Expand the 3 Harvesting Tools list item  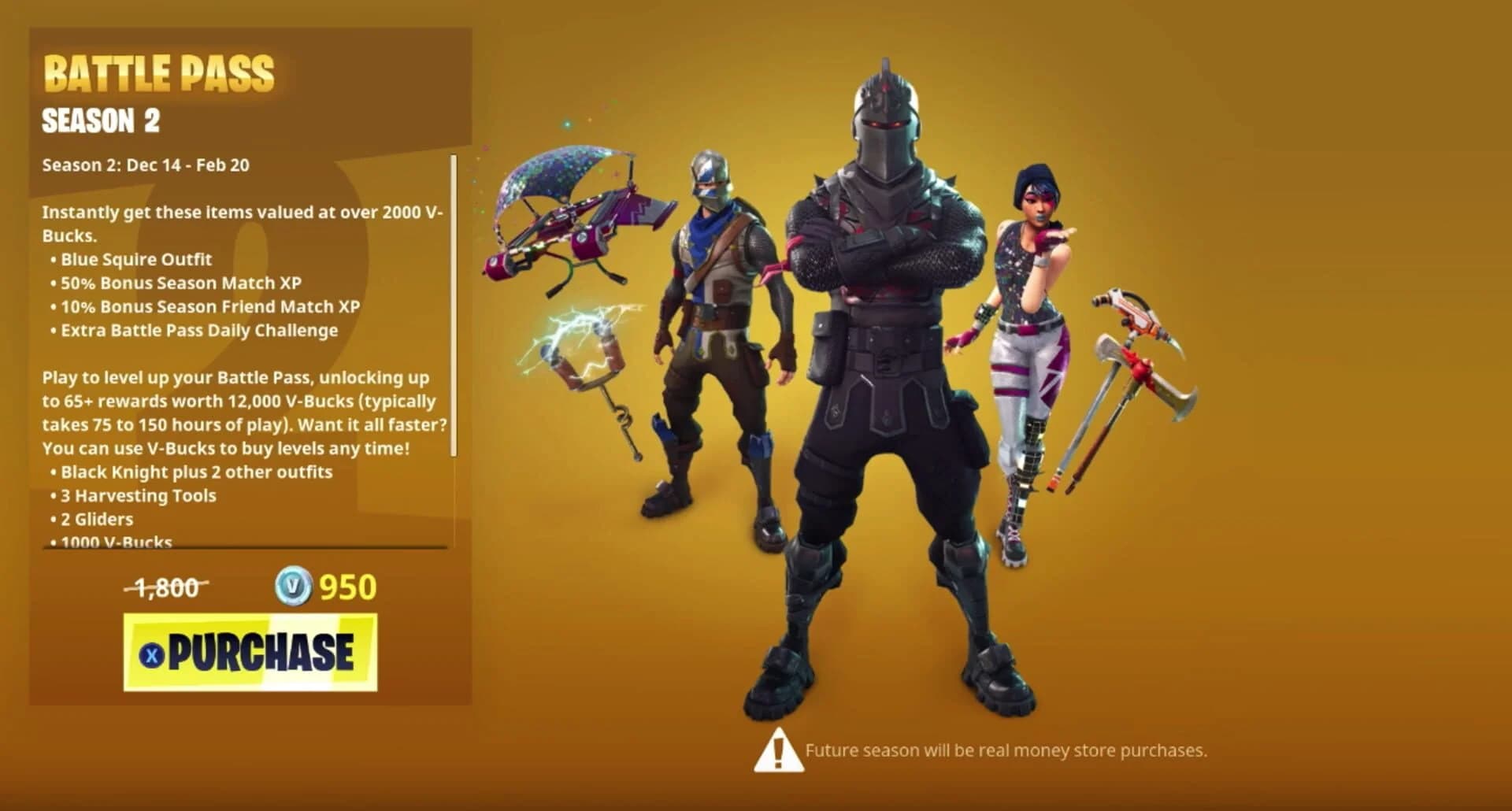[138, 495]
